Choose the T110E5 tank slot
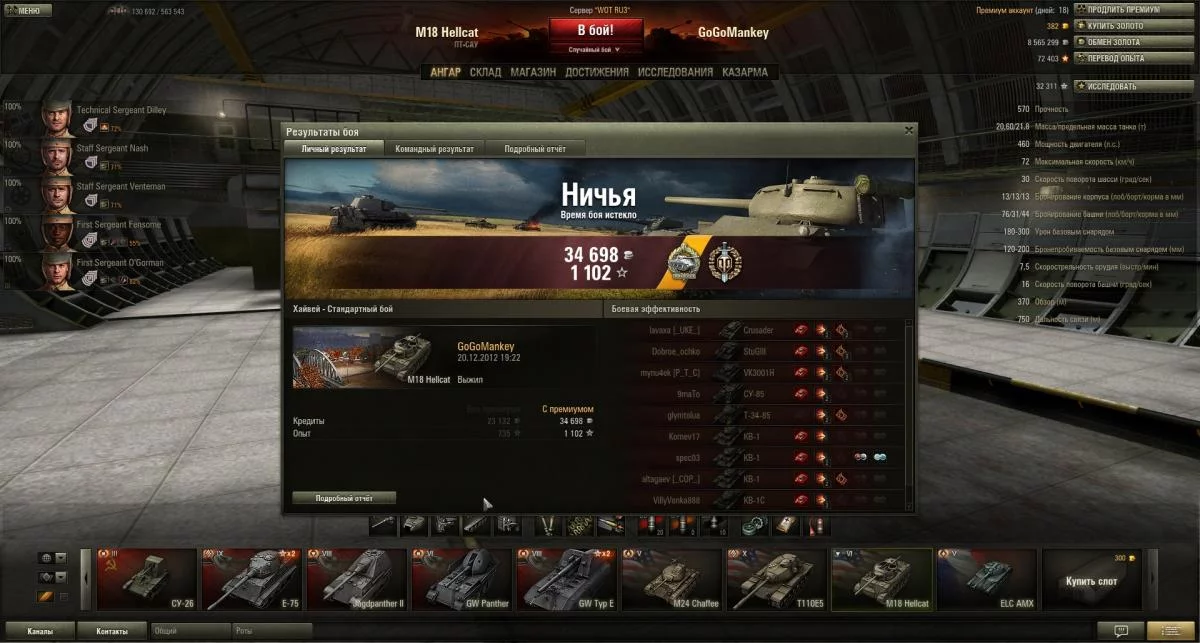The height and width of the screenshot is (643, 1200). pos(779,578)
